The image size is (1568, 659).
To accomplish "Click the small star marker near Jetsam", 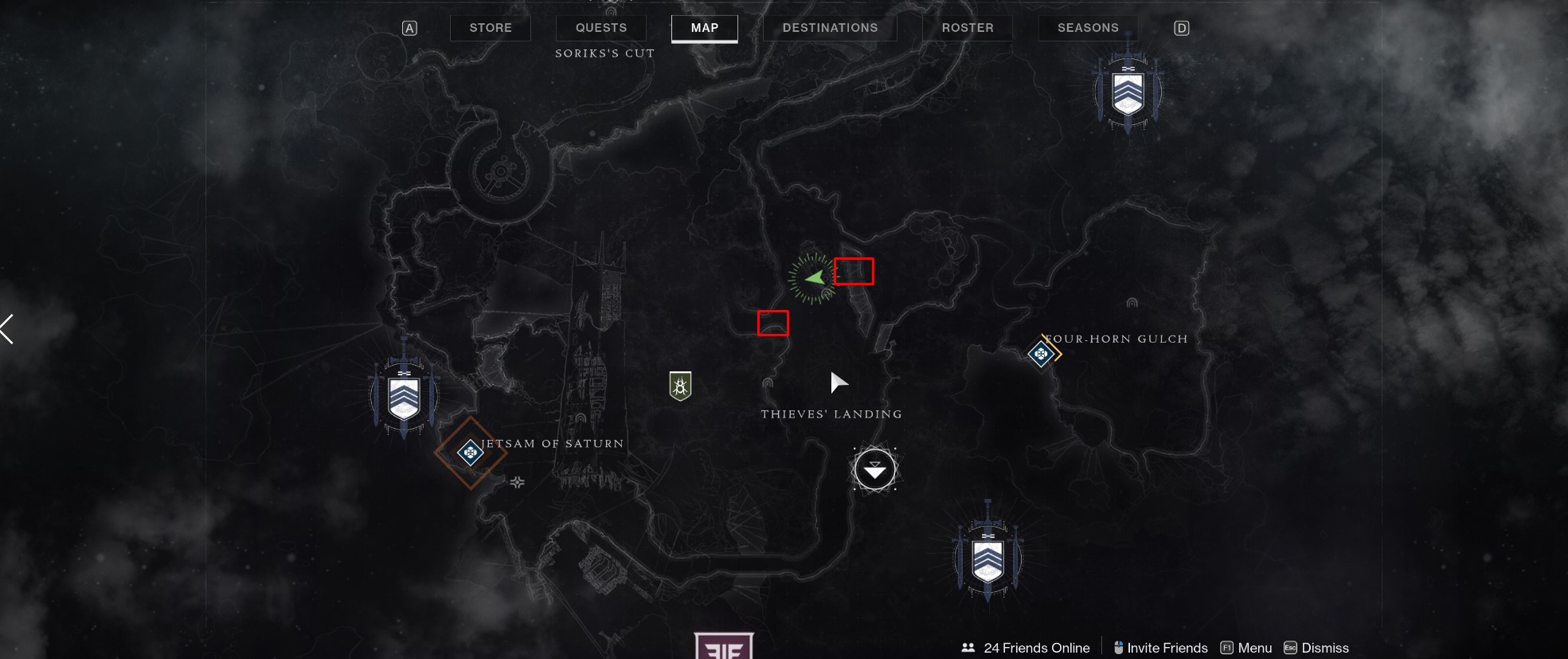I will click(518, 481).
